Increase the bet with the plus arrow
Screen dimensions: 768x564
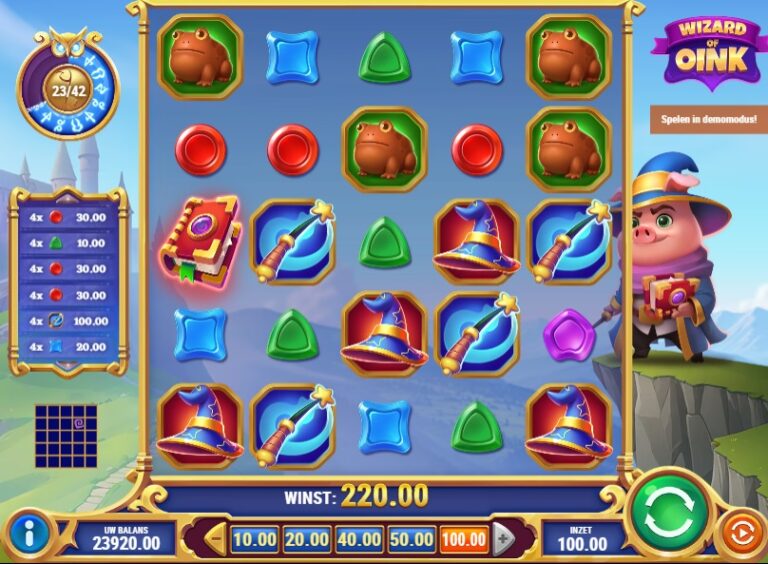tap(503, 540)
